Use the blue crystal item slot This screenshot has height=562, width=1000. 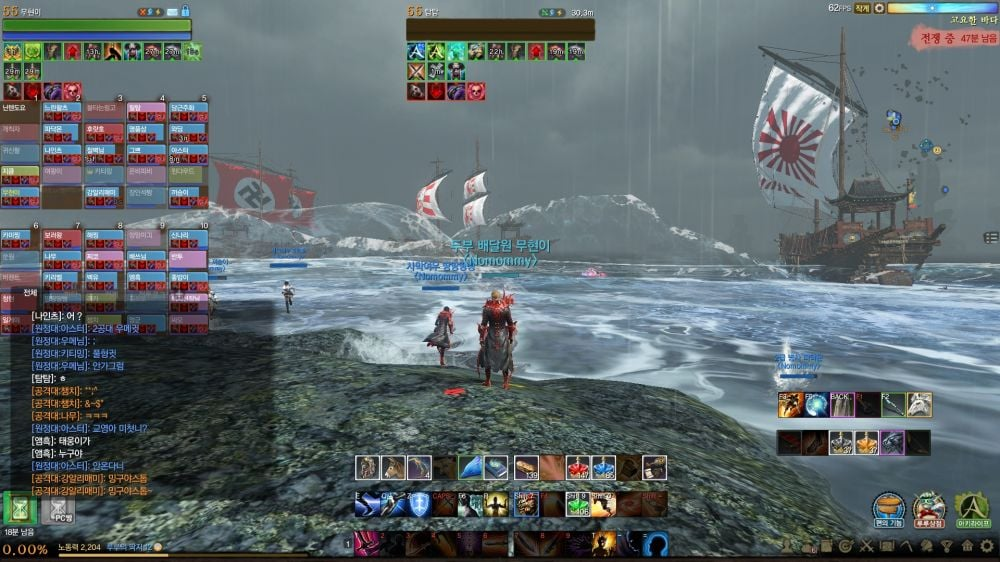pos(471,467)
